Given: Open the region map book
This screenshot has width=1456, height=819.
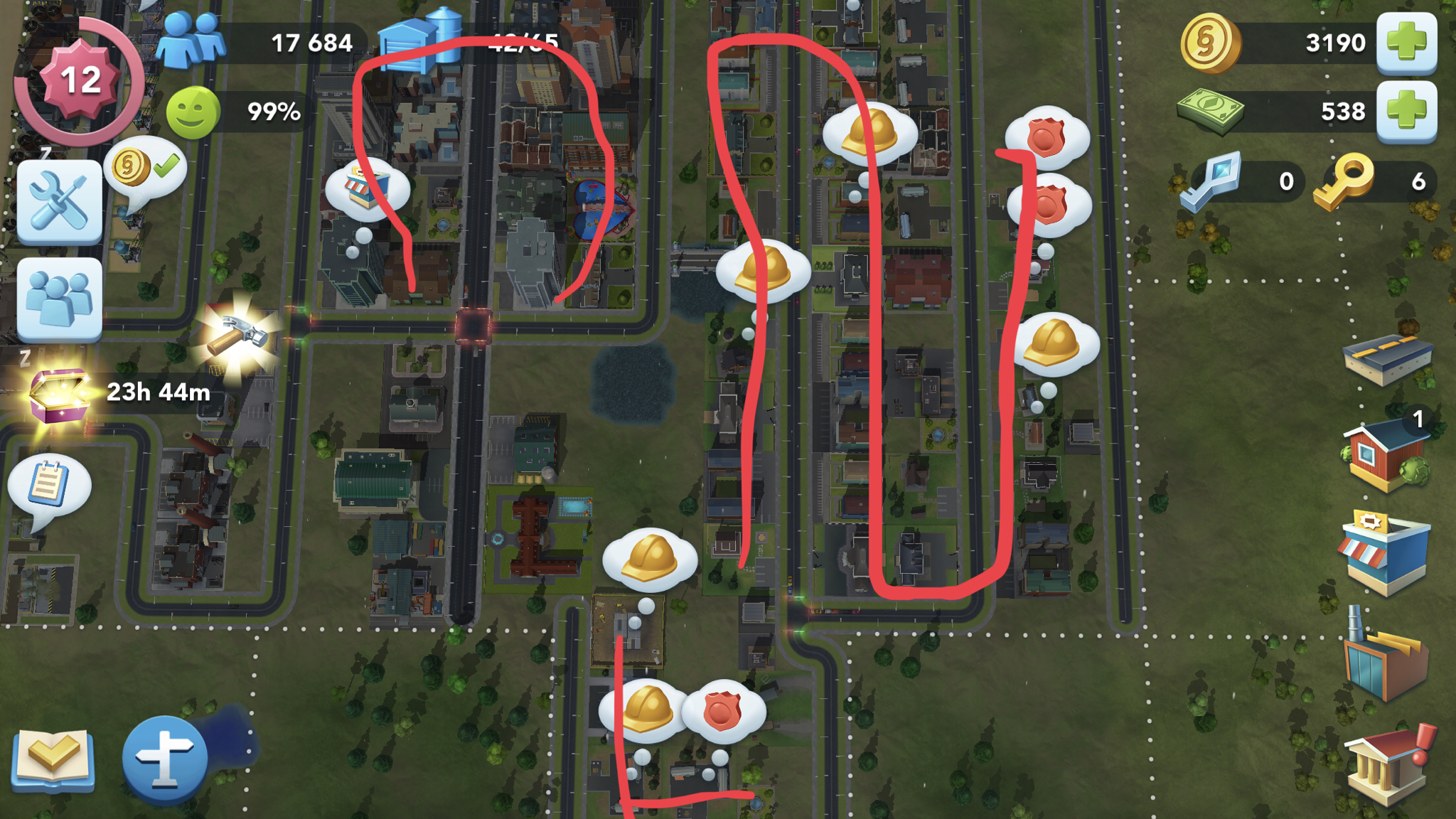Looking at the screenshot, I should (53, 757).
